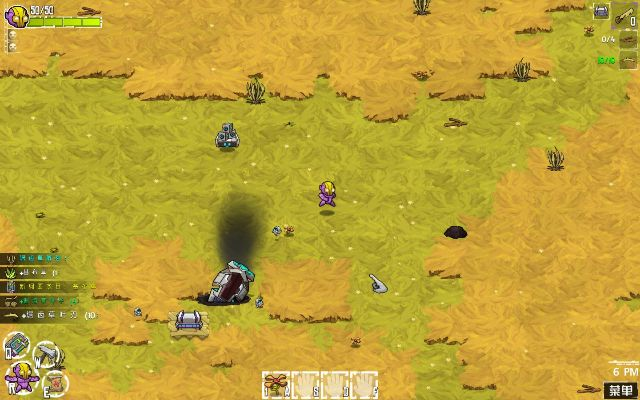Viewport: 640px width, 400px height.
Task: Open the 菜單 menu button
Action: coord(621,389)
